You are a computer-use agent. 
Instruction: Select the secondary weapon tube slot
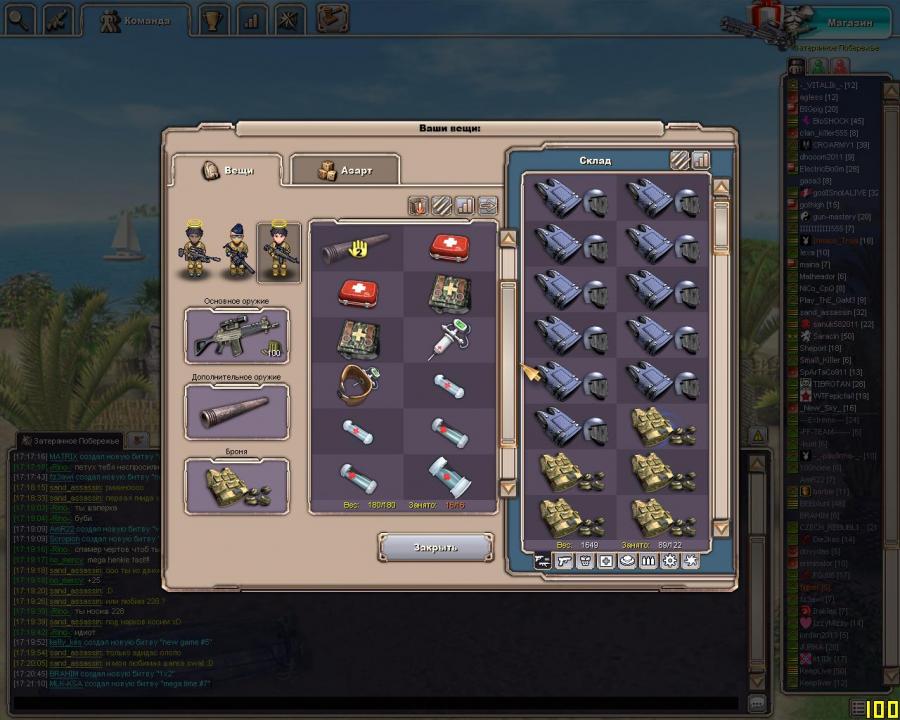click(x=237, y=411)
